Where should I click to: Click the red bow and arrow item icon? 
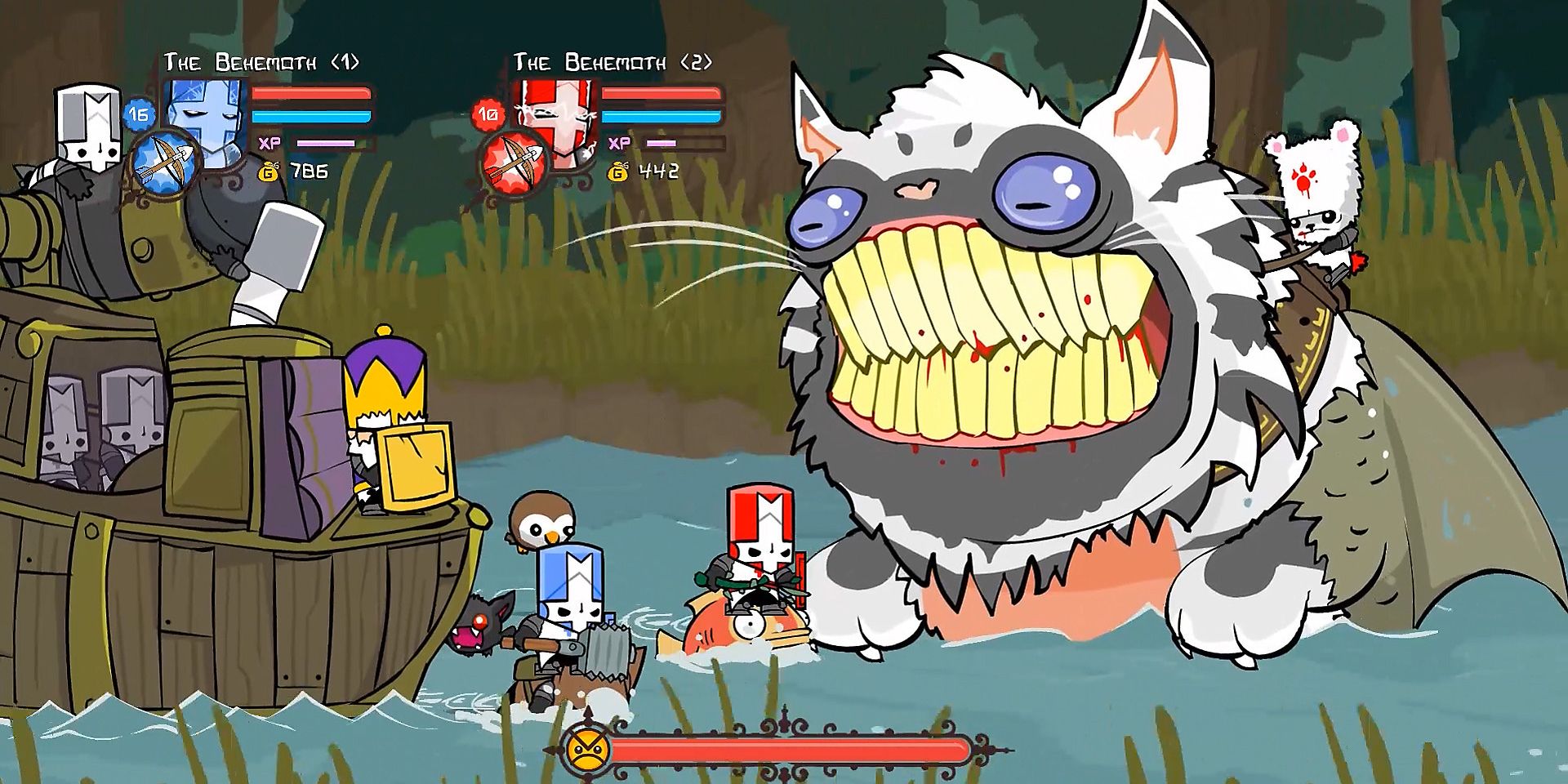pos(513,163)
